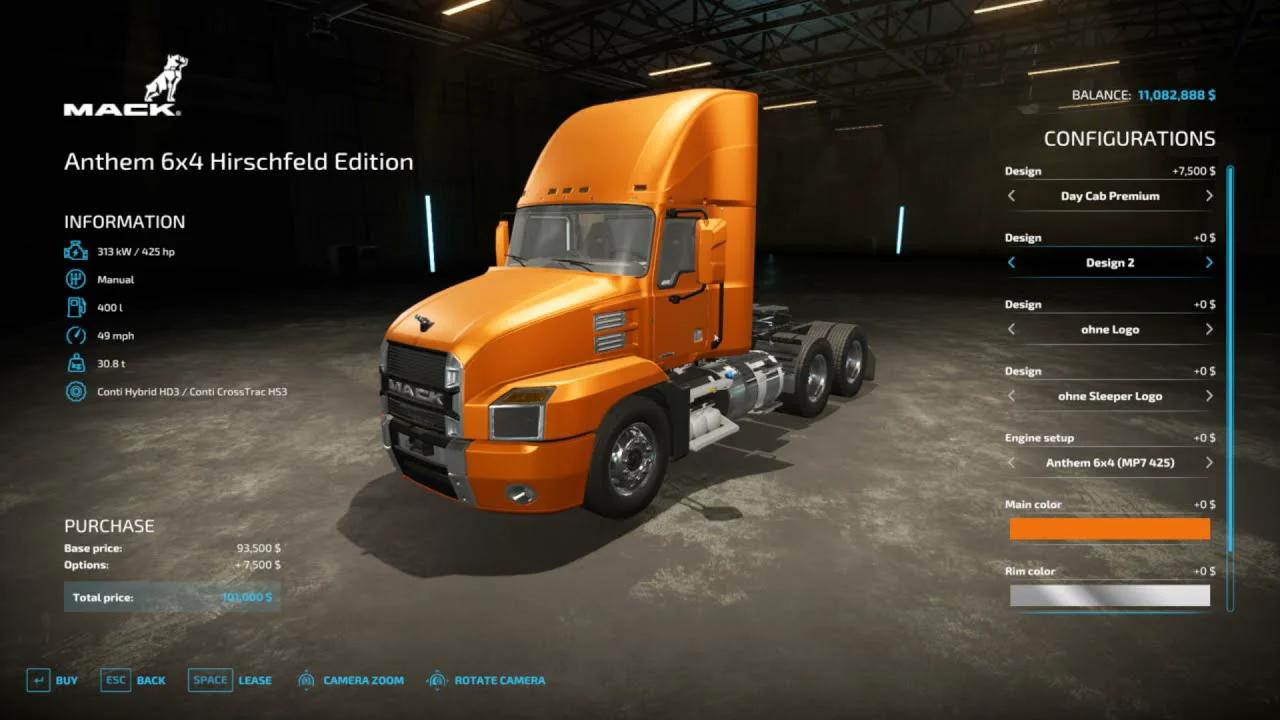Select the silver Rim color swatch

(x=1110, y=596)
